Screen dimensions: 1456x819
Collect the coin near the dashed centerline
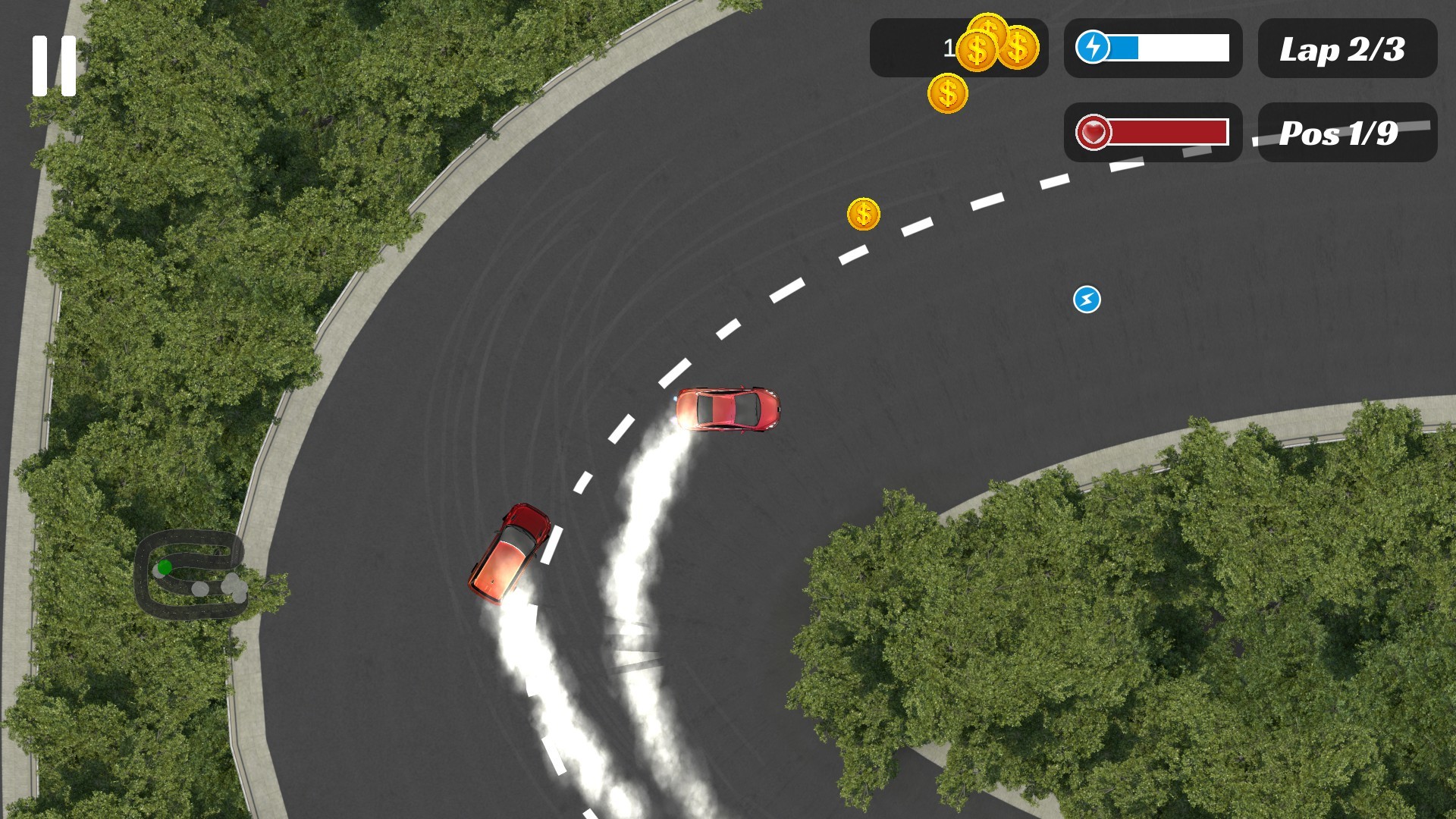[x=864, y=215]
